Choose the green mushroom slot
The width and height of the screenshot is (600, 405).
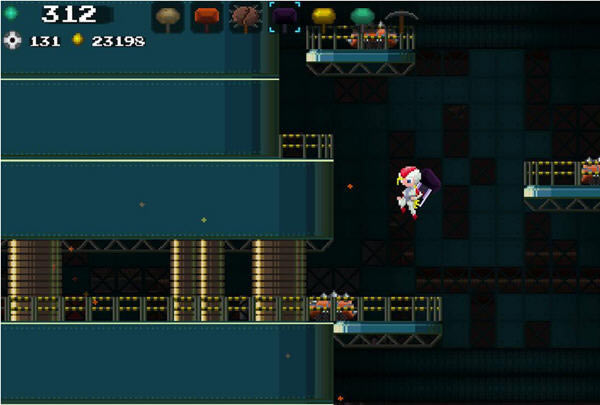[362, 16]
